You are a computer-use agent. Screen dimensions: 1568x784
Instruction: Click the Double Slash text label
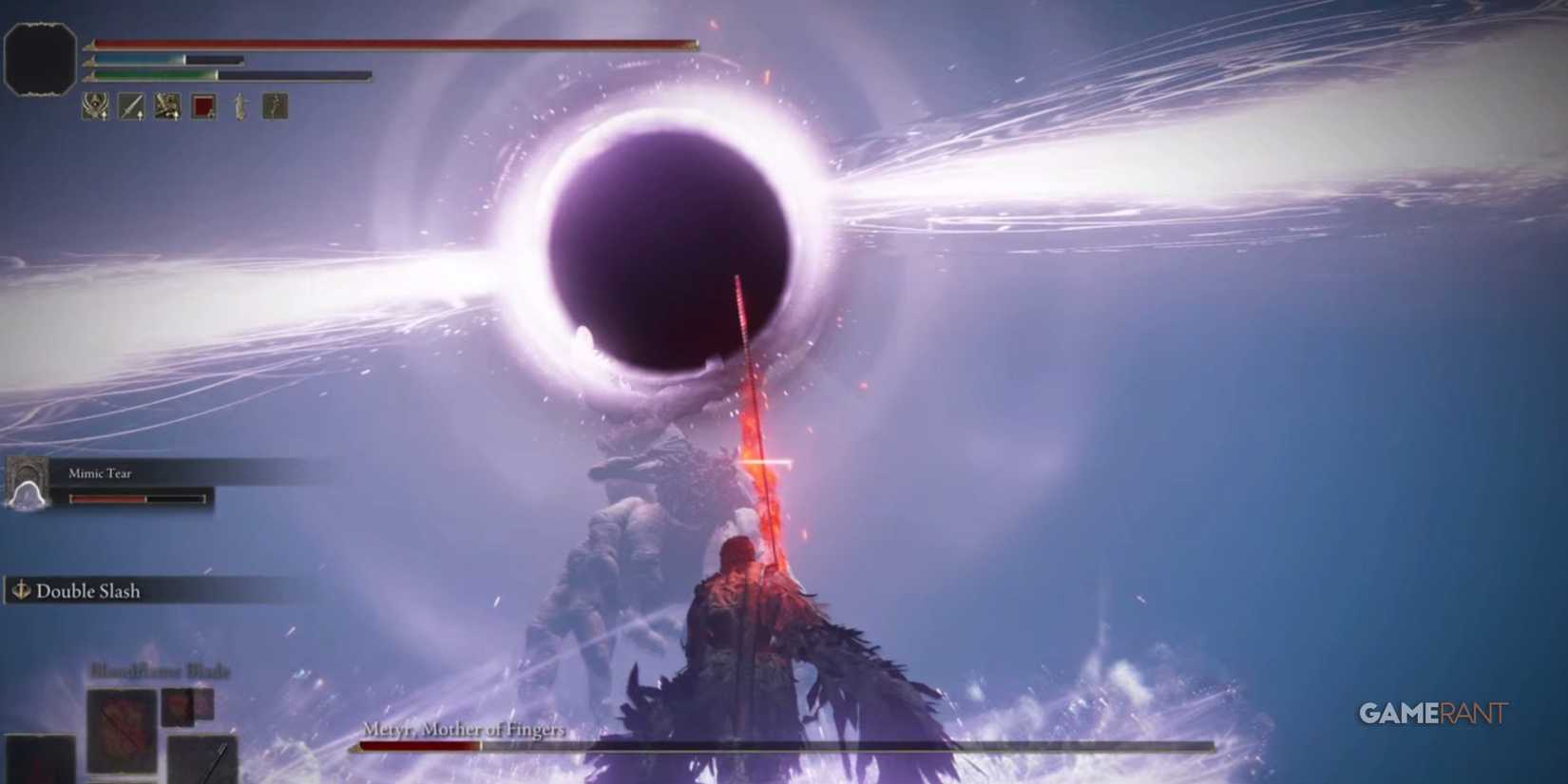(x=88, y=590)
